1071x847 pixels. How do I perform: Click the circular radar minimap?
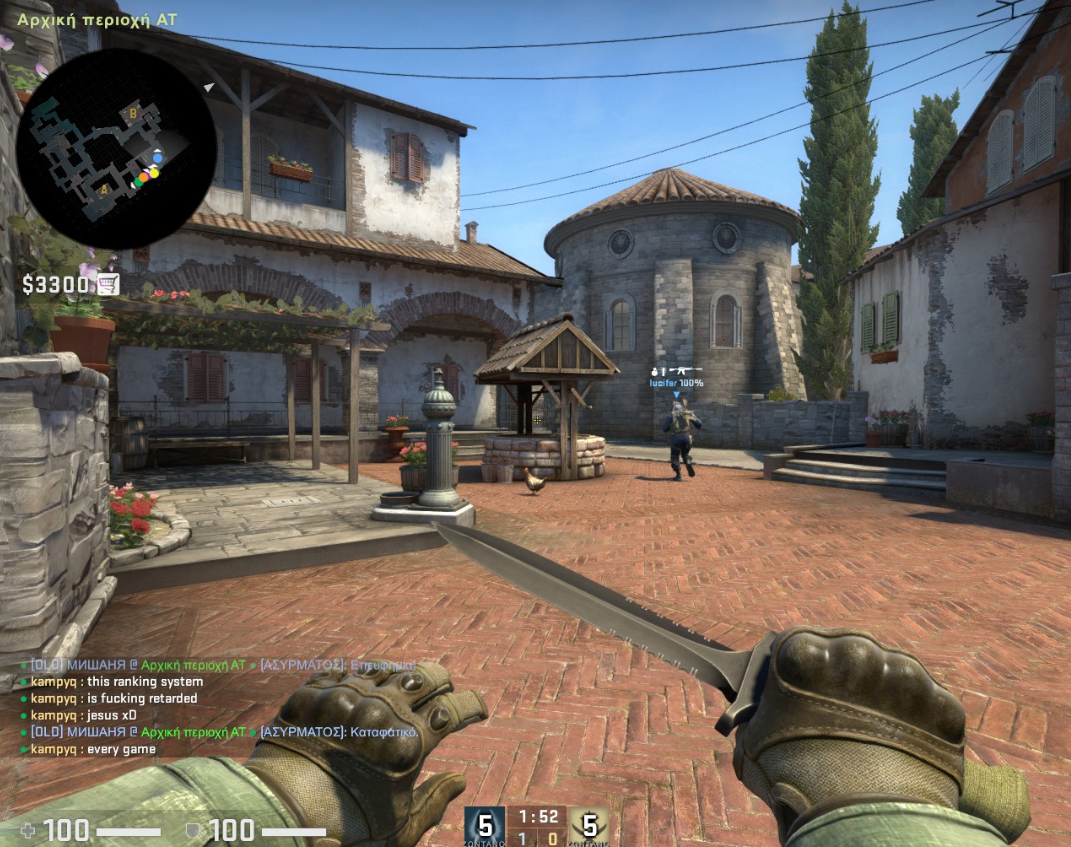116,148
